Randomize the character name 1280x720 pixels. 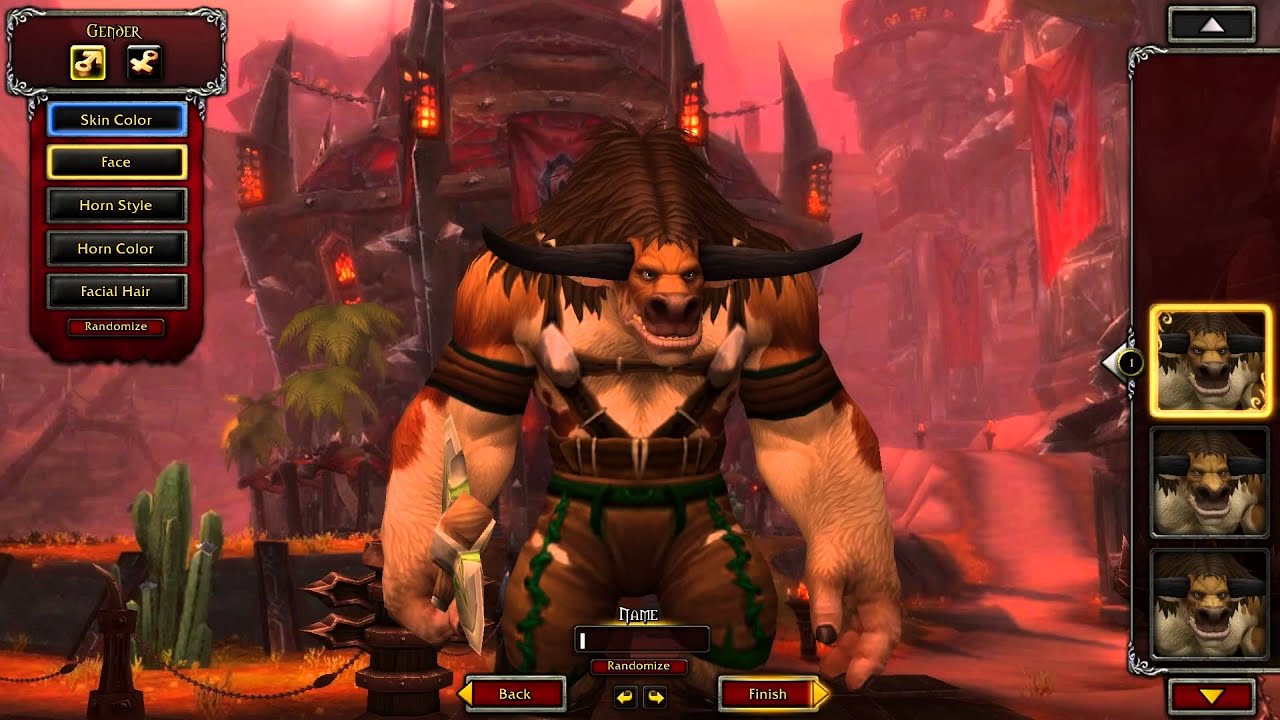[638, 666]
